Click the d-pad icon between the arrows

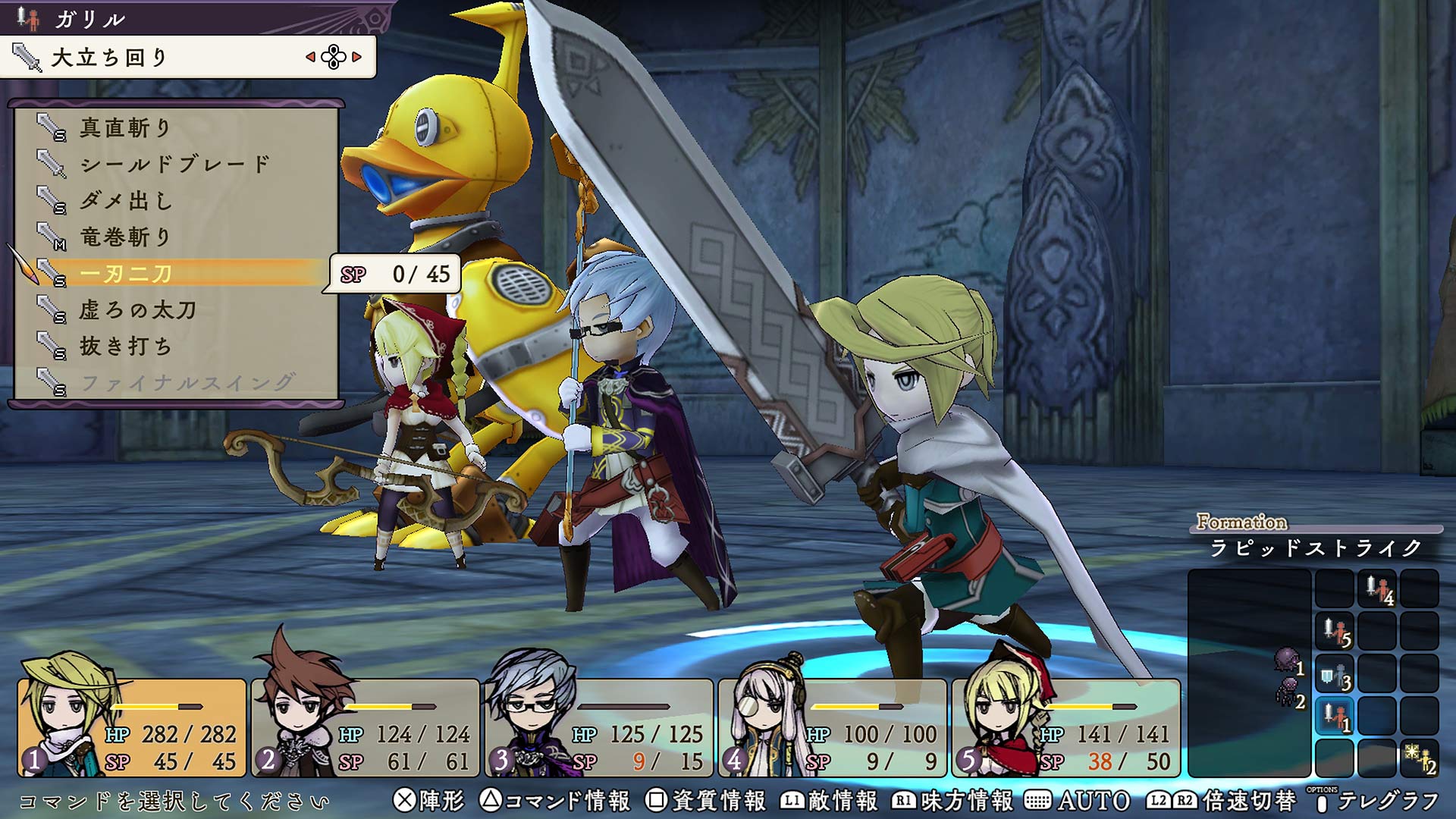[x=334, y=55]
